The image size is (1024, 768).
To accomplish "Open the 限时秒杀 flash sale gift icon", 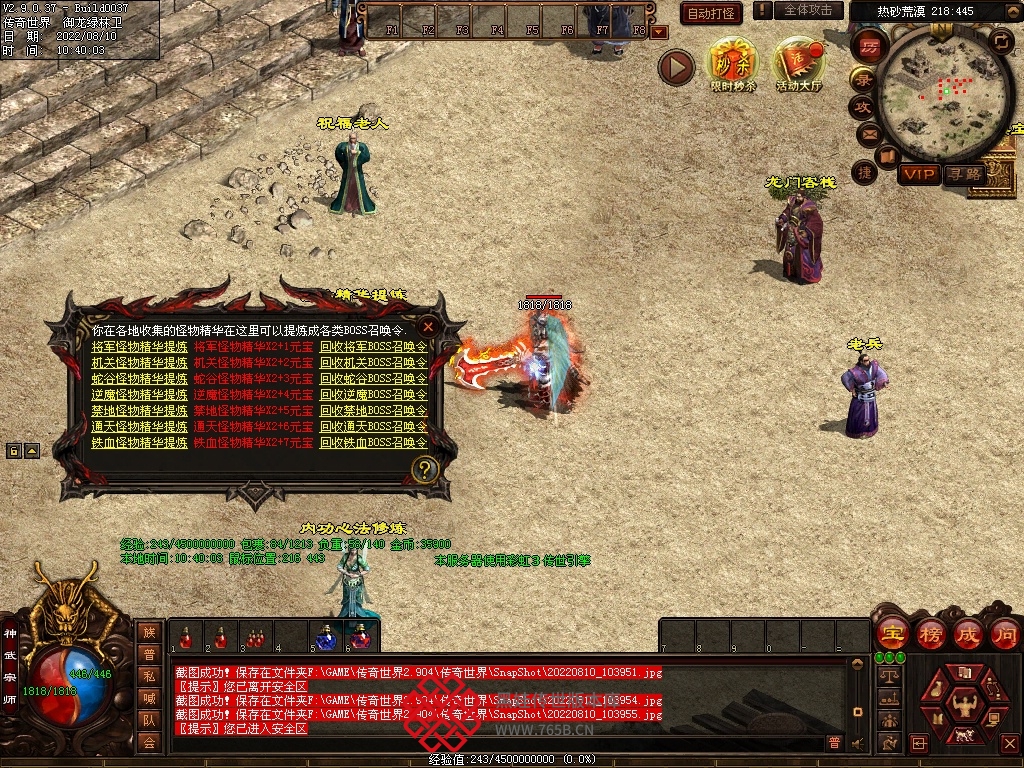I will [x=733, y=62].
